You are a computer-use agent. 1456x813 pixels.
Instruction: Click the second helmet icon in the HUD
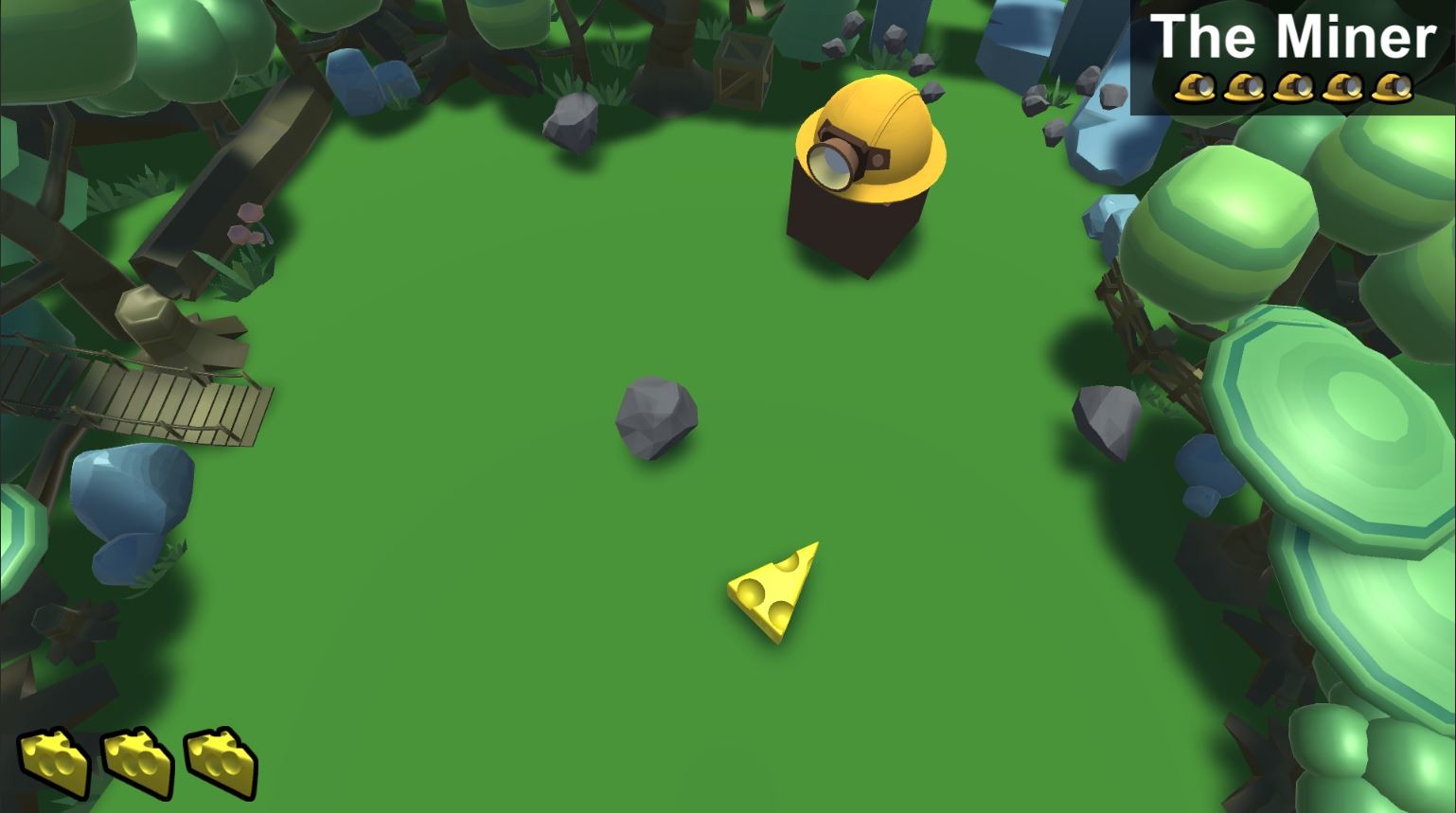pyautogui.click(x=1244, y=88)
